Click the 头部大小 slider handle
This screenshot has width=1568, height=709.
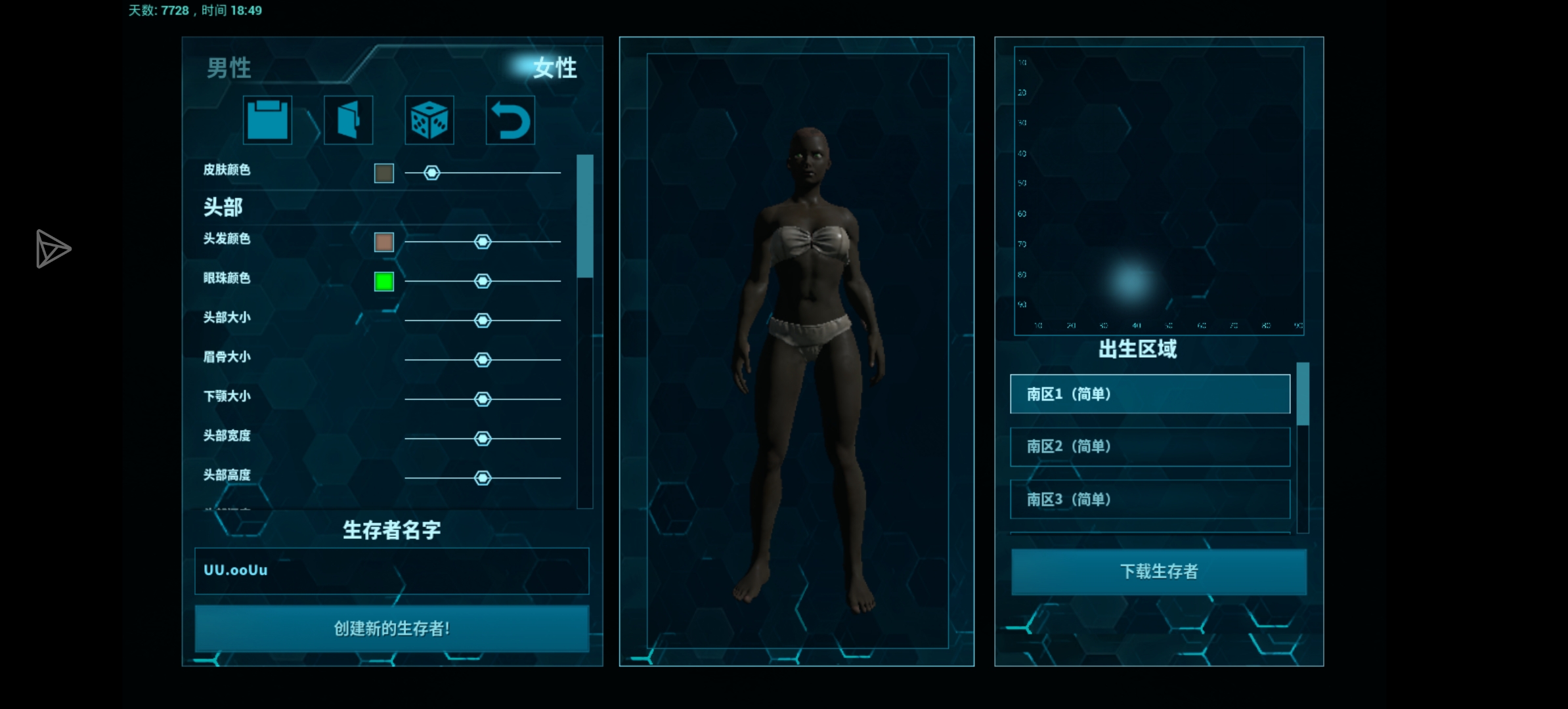tap(483, 320)
